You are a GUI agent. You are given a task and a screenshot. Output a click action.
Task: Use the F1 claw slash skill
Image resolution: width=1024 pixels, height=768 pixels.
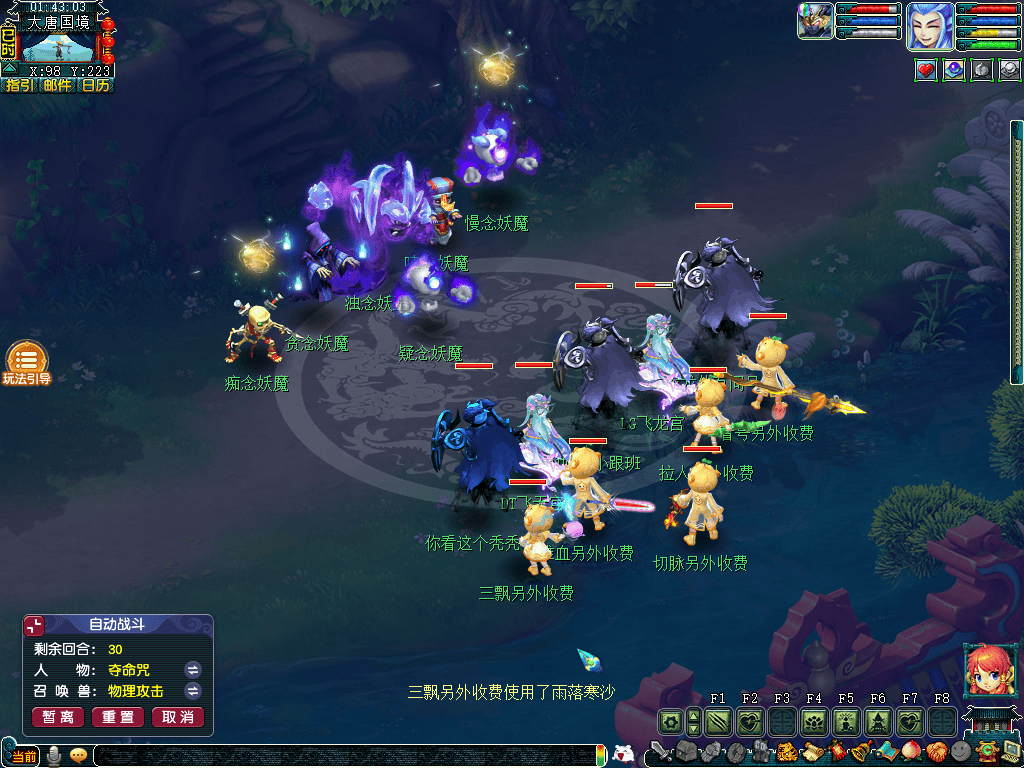coord(718,721)
